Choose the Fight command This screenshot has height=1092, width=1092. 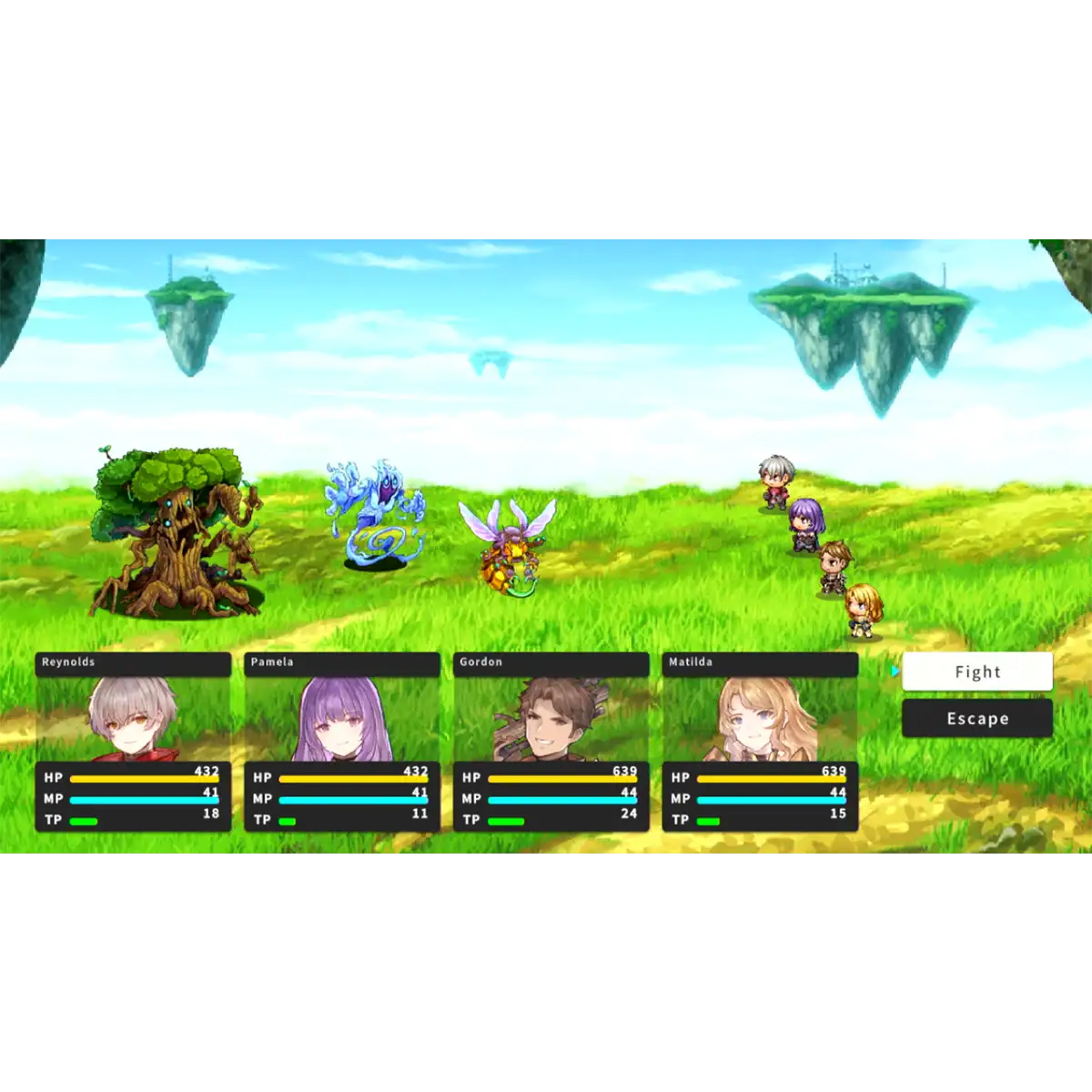coord(976,672)
